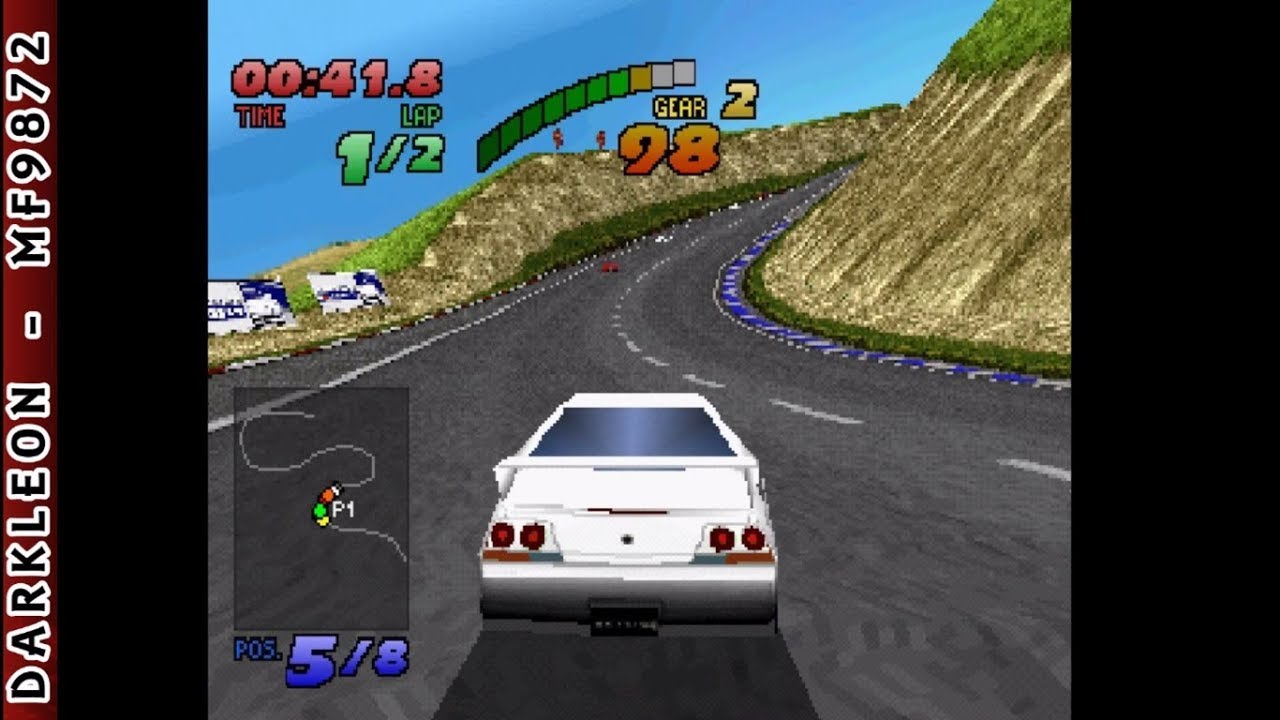Click the orange rival dot on the minimap
Viewport: 1280px width, 720px height.
click(328, 493)
